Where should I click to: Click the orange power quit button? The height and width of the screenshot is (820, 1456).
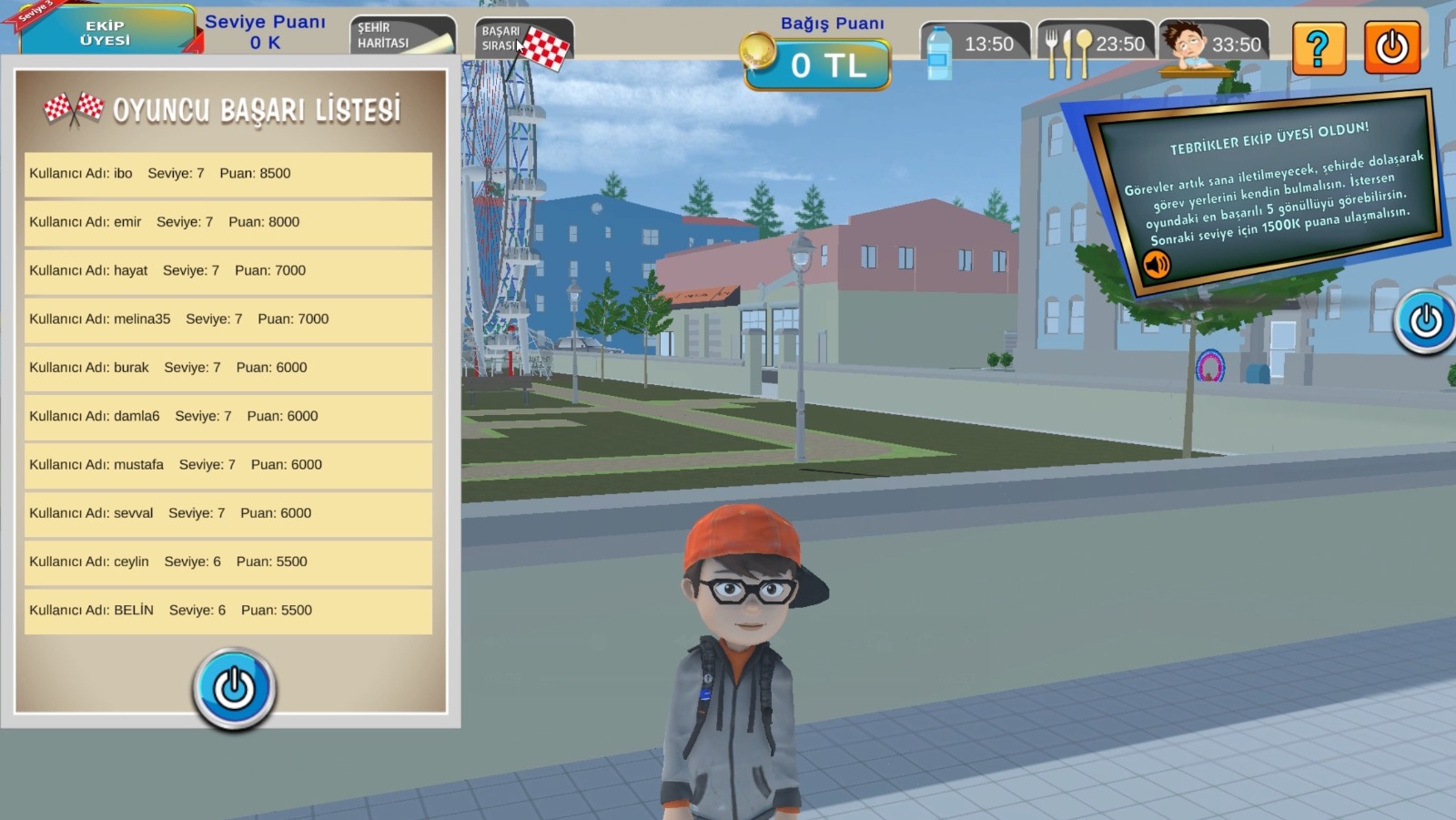1391,47
